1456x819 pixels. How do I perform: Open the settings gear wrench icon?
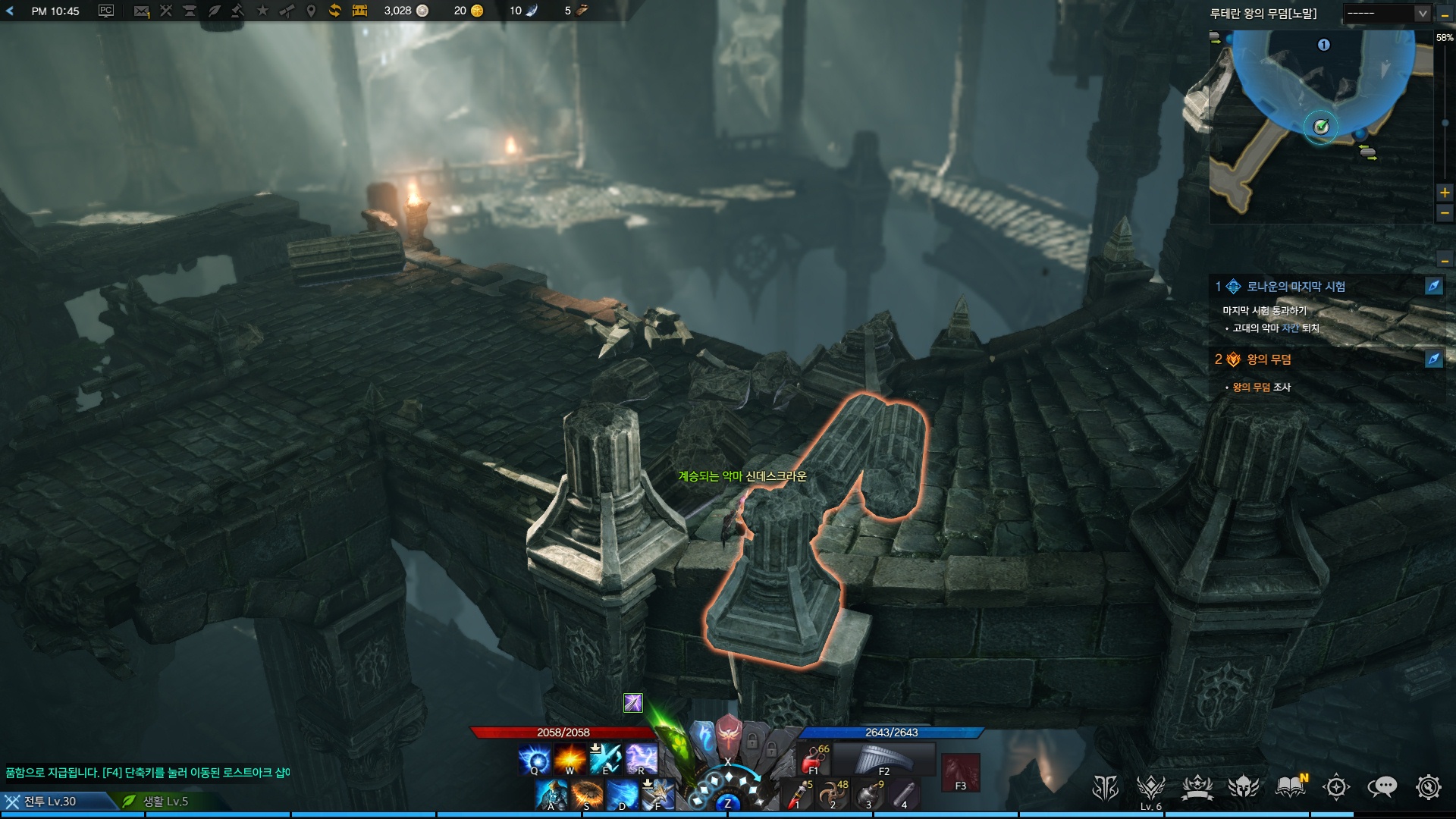(x=1428, y=788)
